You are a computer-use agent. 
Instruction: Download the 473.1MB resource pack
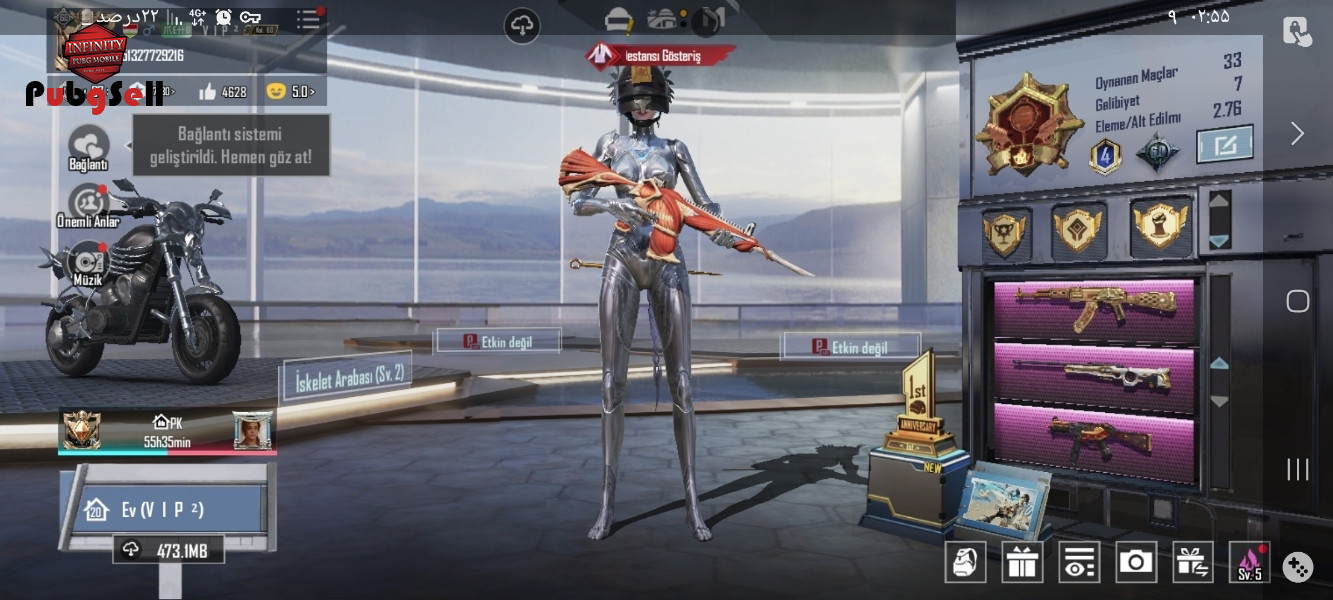168,550
